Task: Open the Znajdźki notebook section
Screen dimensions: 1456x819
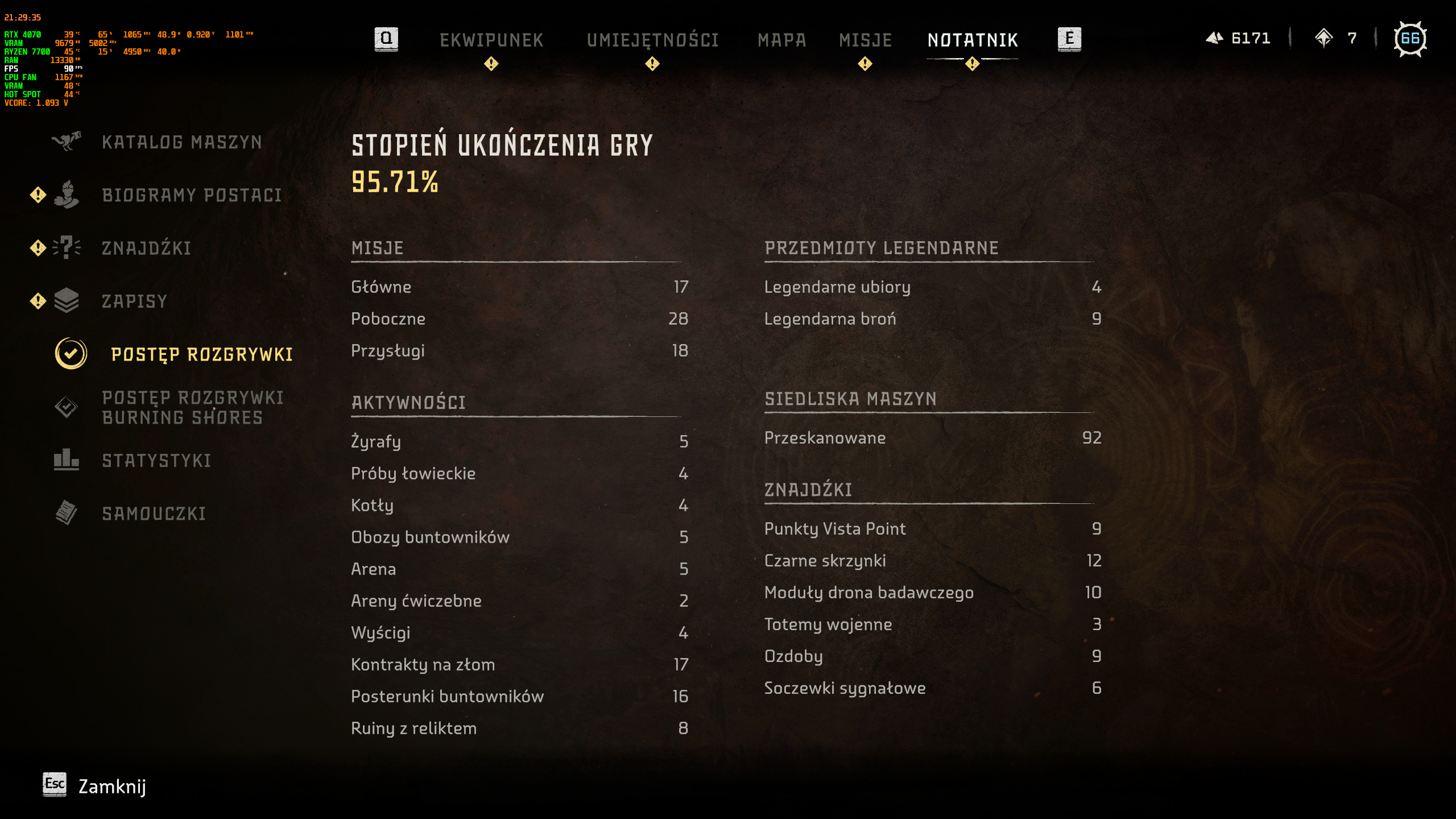Action: [x=146, y=249]
